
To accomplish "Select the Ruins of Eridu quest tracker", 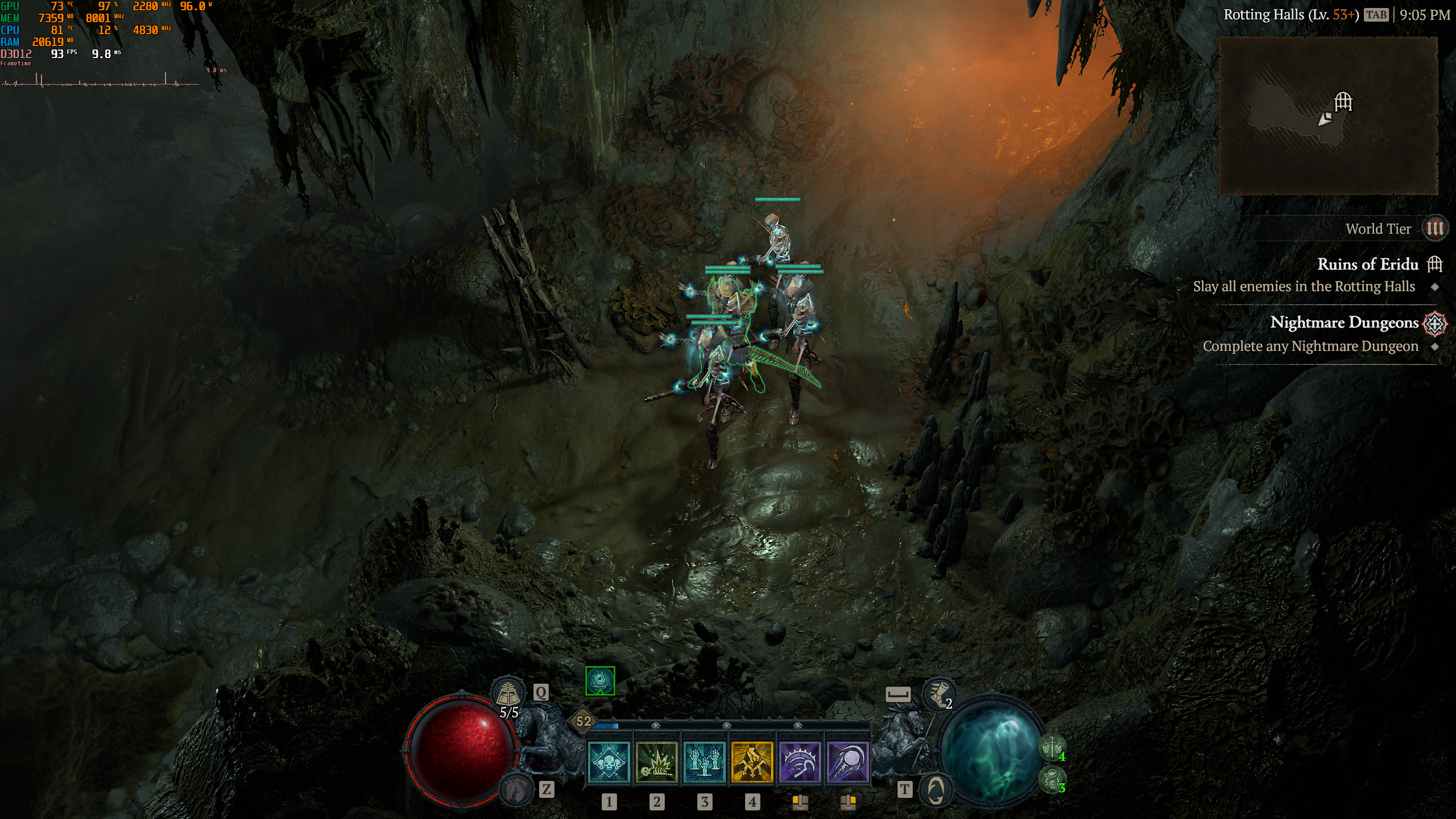I will [x=1368, y=264].
